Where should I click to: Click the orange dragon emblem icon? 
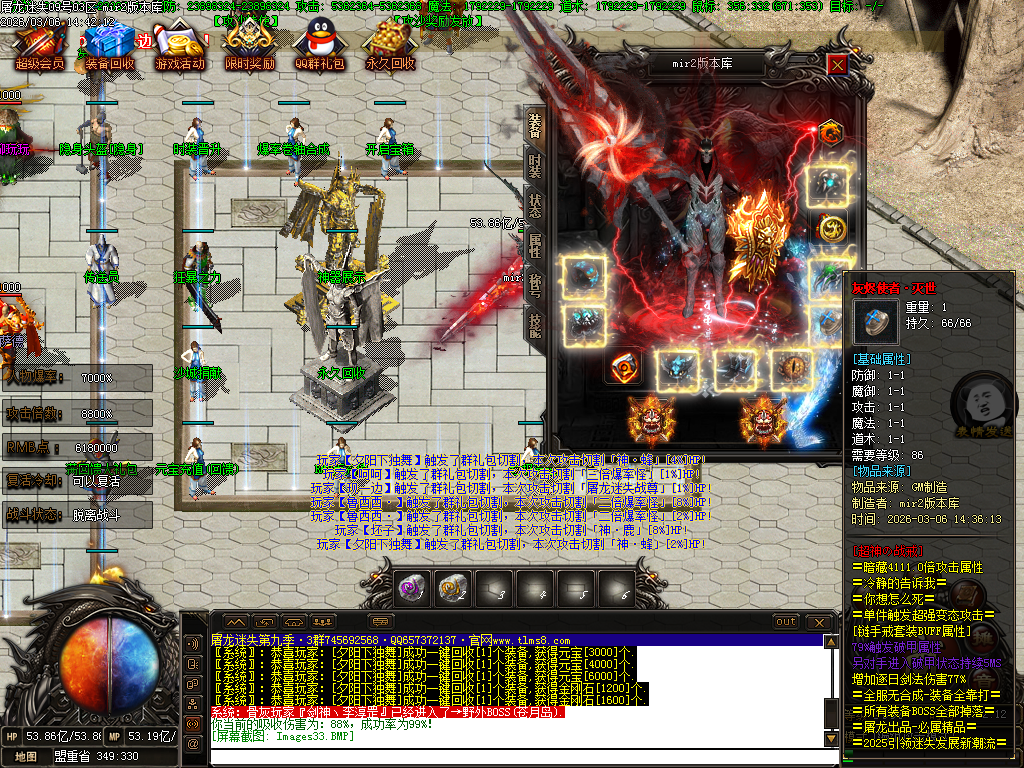point(829,132)
